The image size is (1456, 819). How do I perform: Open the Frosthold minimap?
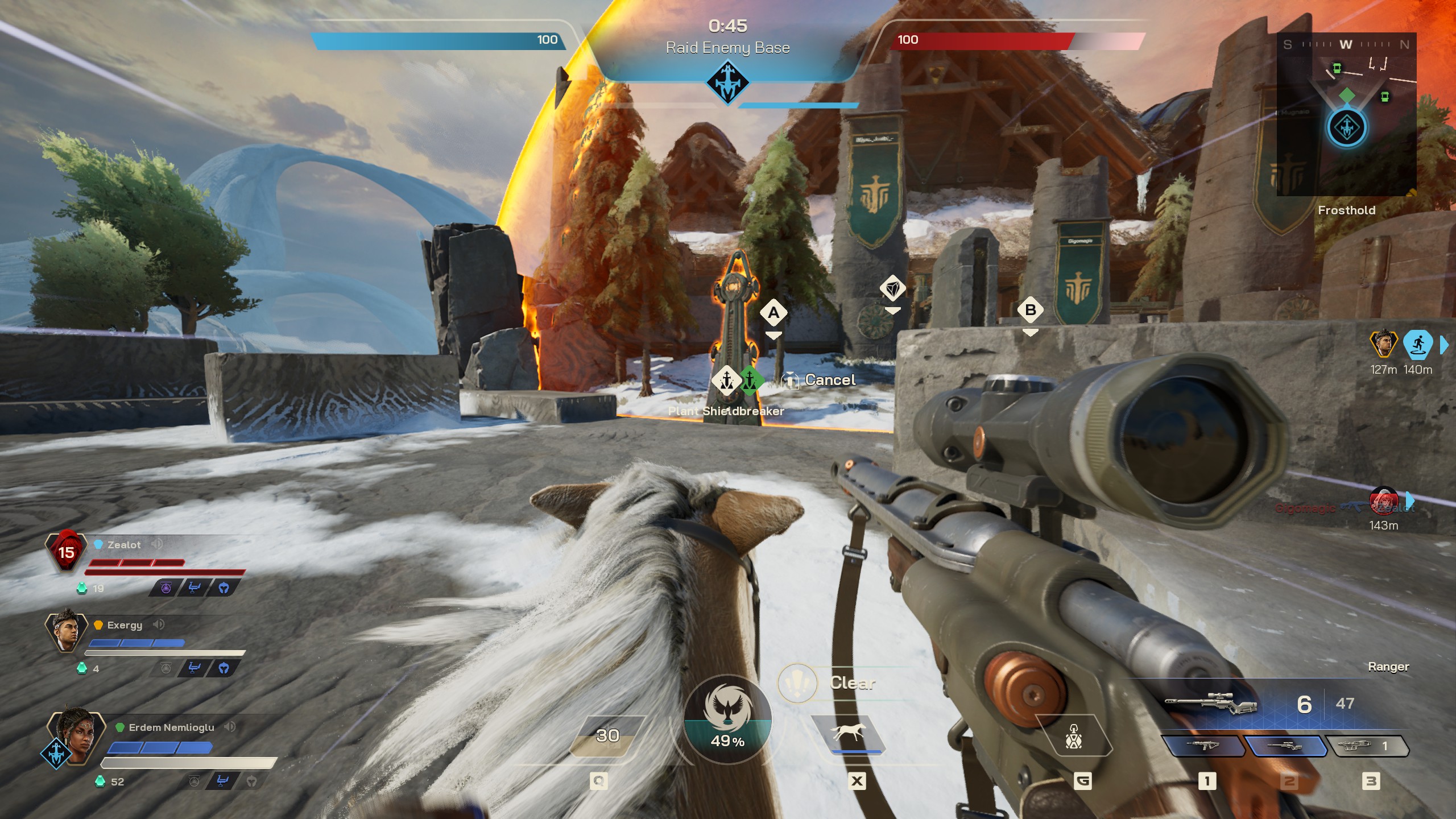1346,114
